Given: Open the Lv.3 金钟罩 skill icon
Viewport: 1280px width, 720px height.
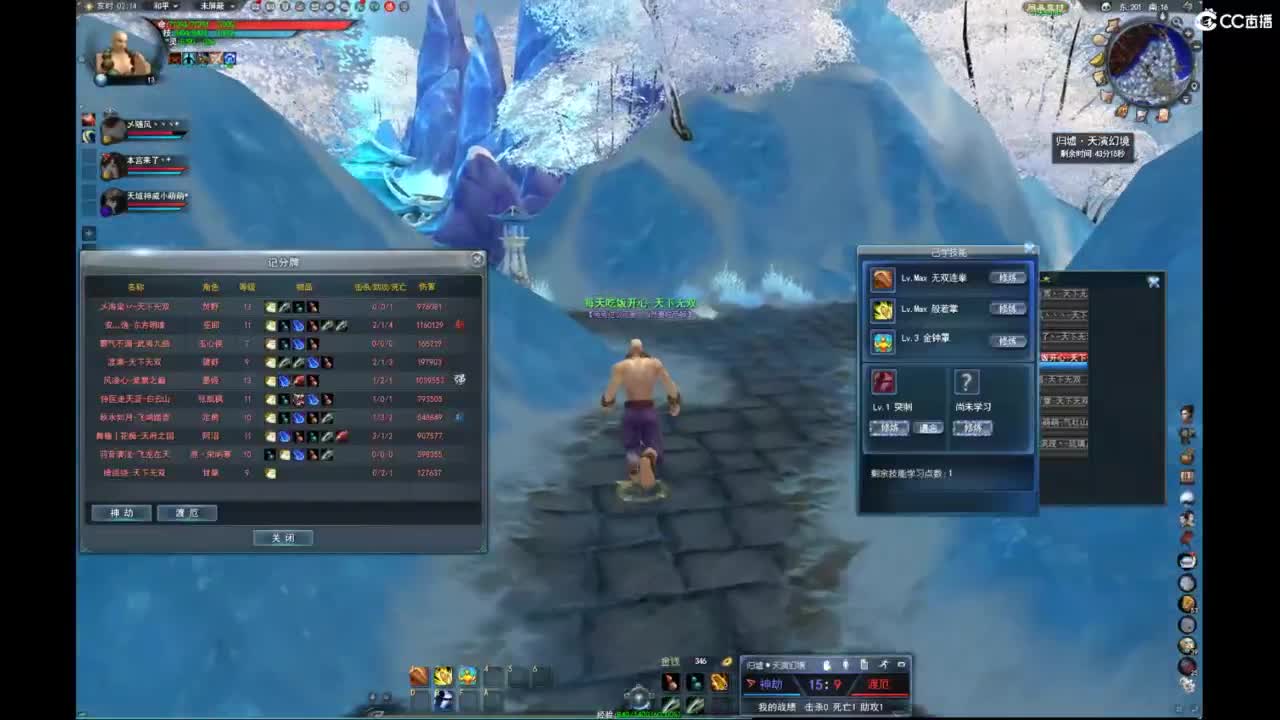Looking at the screenshot, I should (883, 340).
